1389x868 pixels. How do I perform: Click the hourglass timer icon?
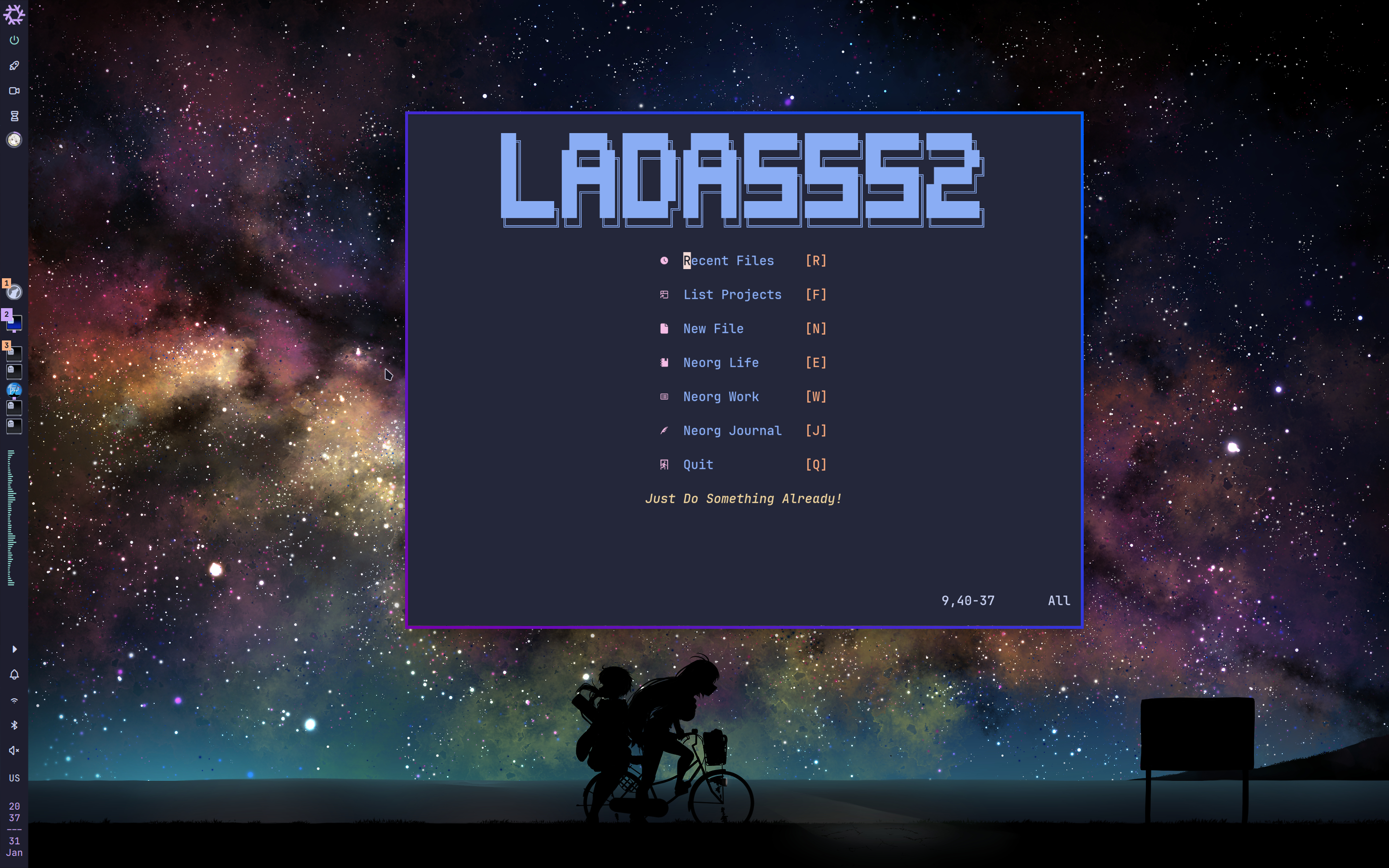tap(14, 116)
